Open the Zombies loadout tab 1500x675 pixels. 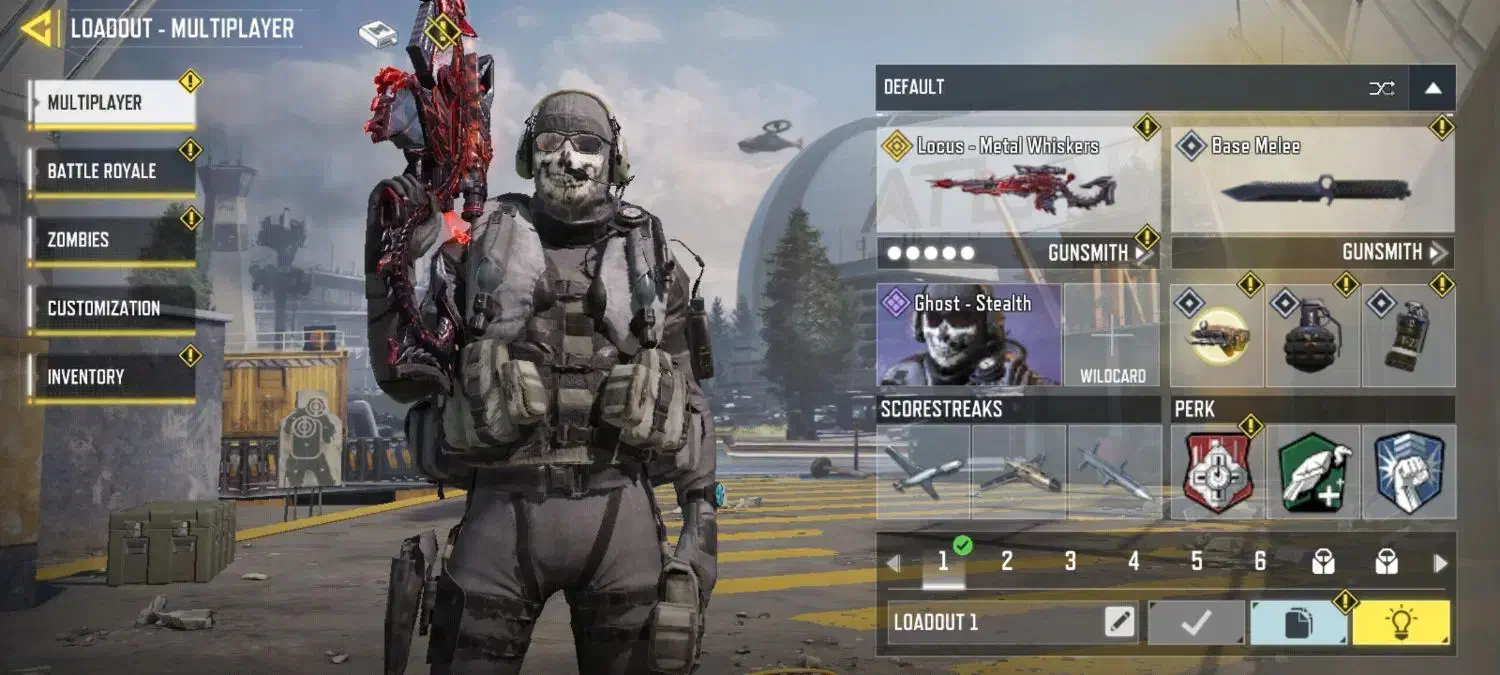[111, 240]
